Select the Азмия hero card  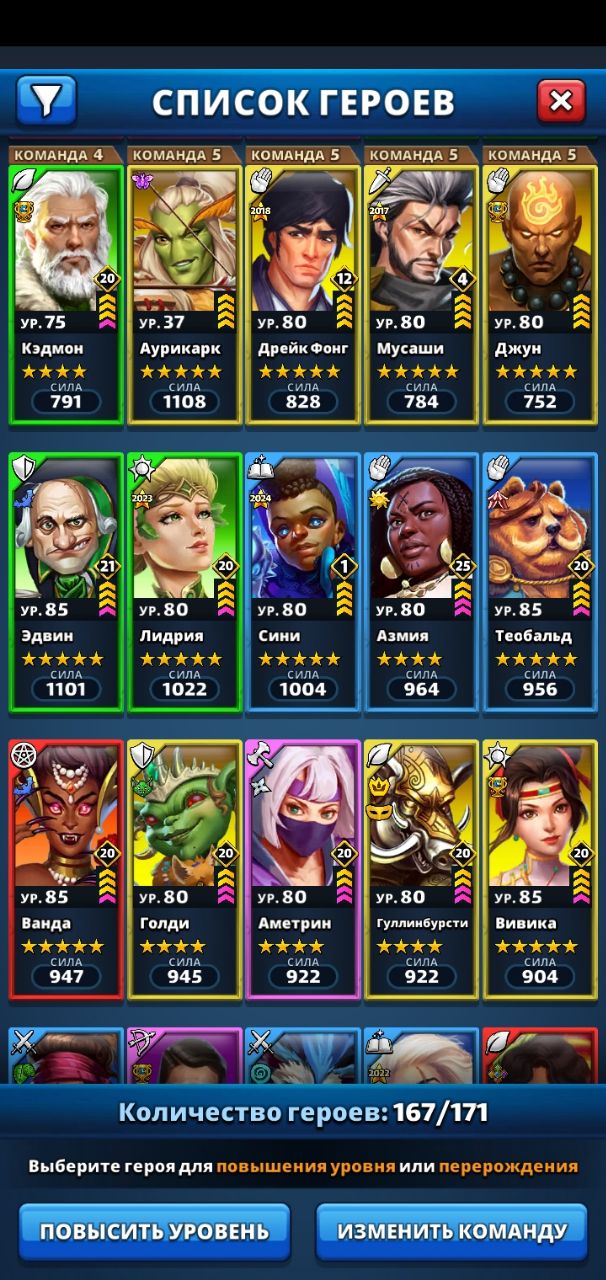tap(420, 581)
